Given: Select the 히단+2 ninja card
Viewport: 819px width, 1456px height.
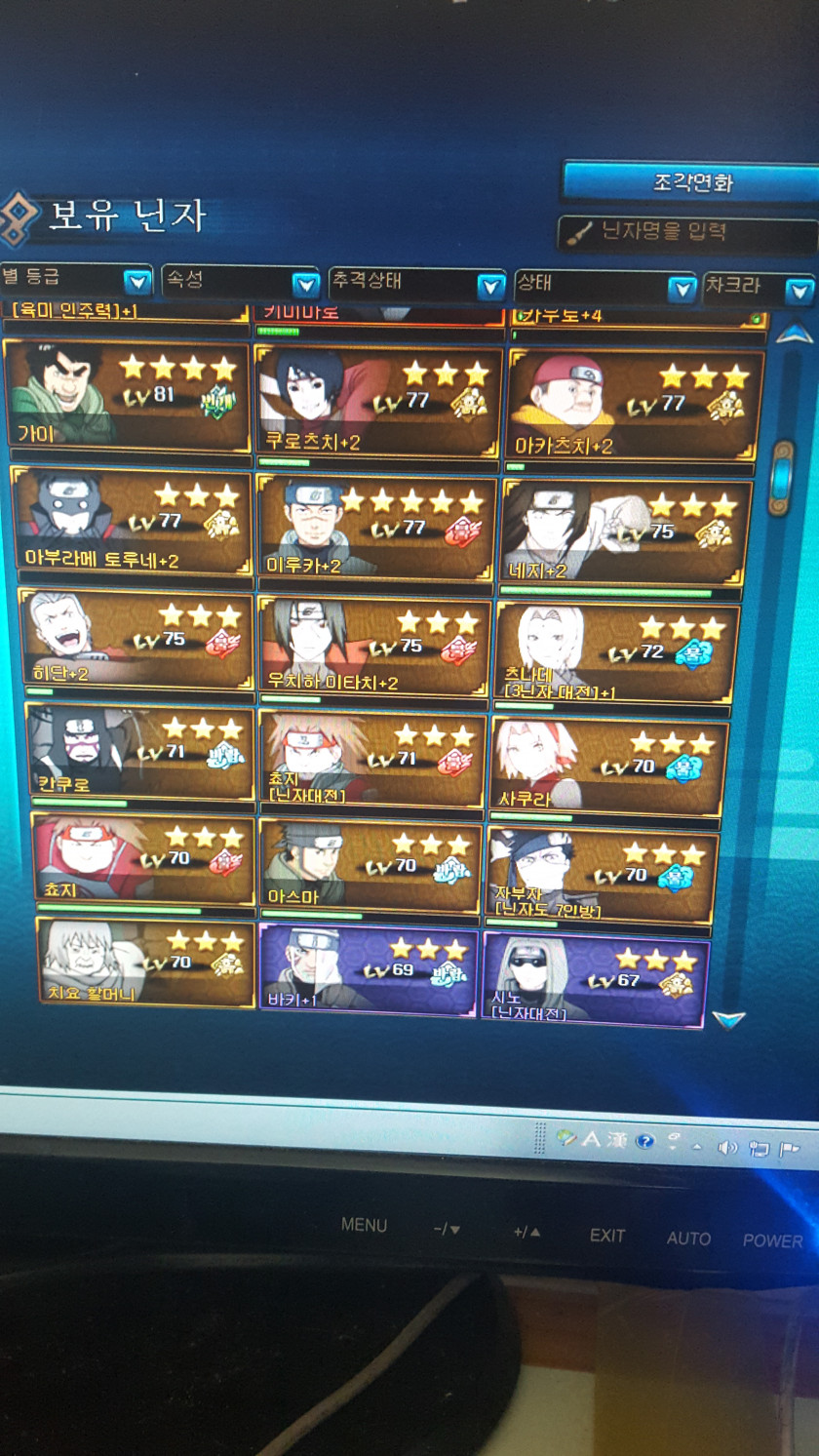Looking at the screenshot, I should pos(136,639).
